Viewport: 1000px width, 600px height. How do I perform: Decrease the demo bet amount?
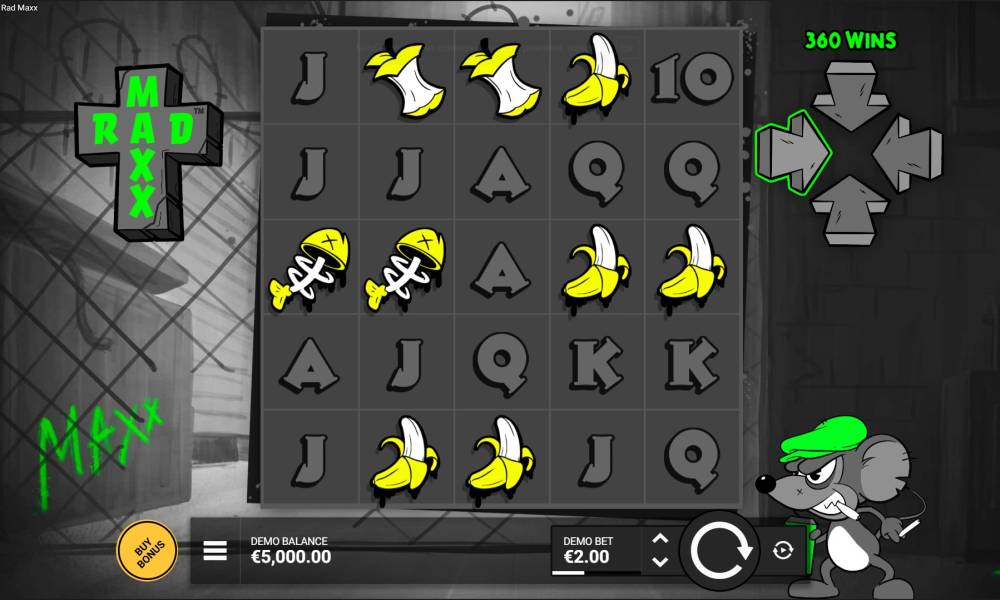[x=659, y=562]
